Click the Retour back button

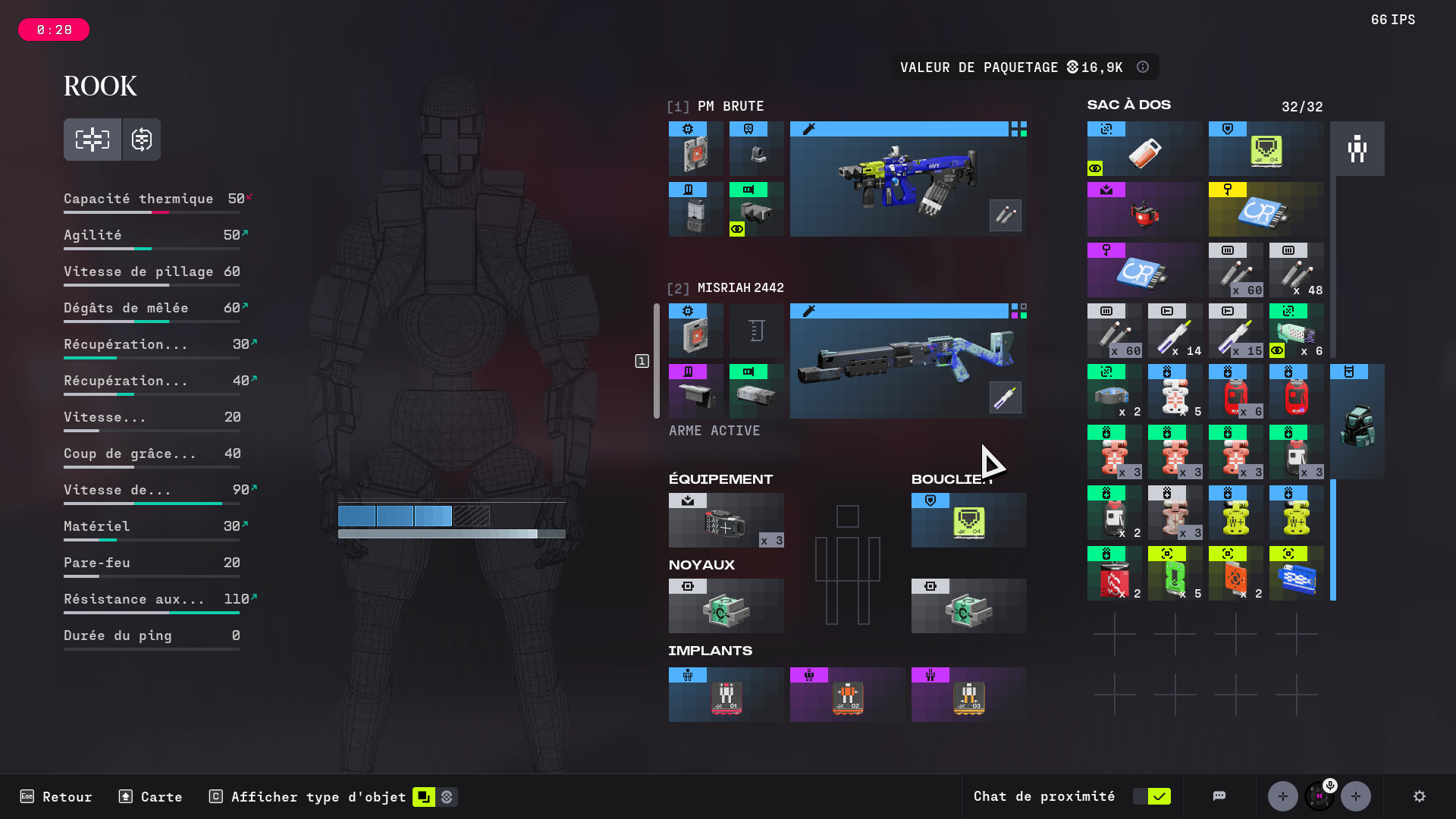coord(56,796)
